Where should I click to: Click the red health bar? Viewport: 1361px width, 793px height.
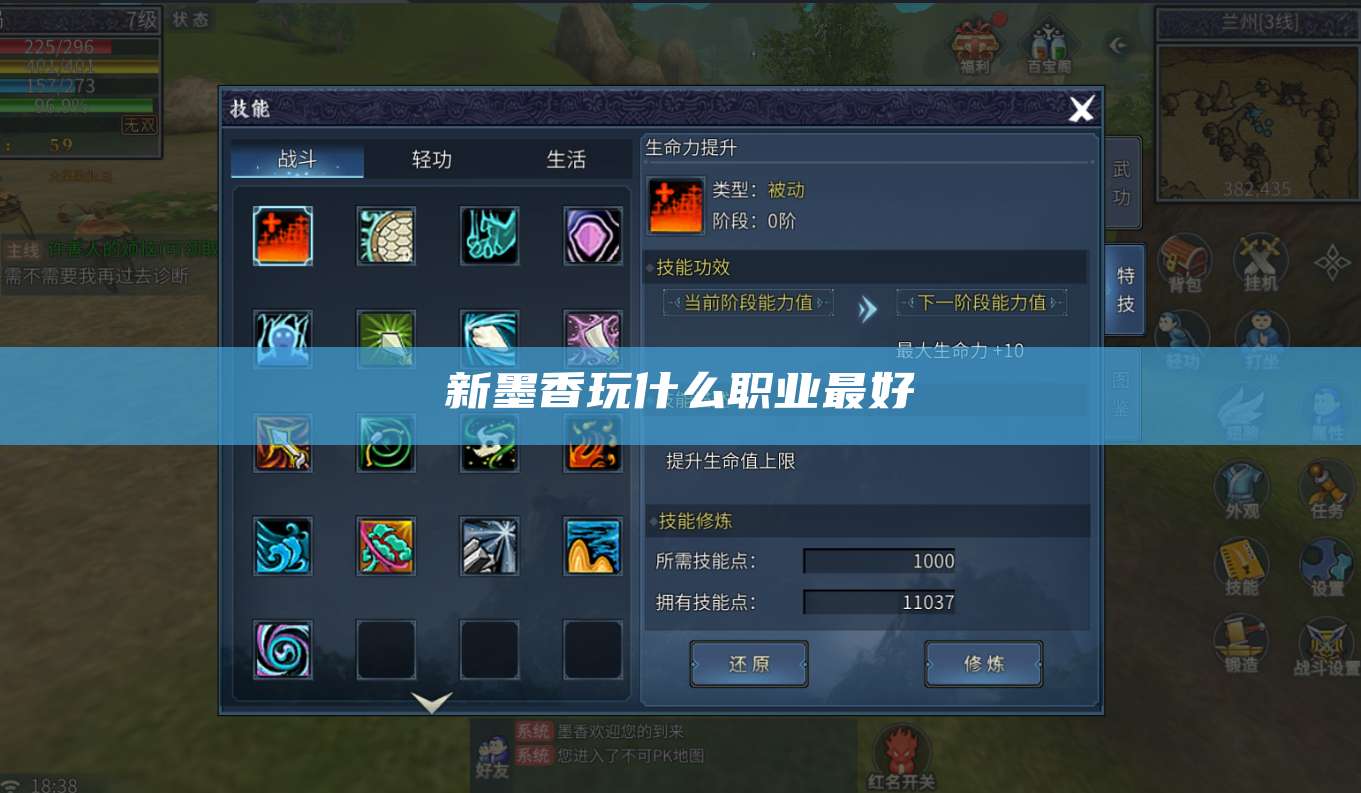click(55, 45)
